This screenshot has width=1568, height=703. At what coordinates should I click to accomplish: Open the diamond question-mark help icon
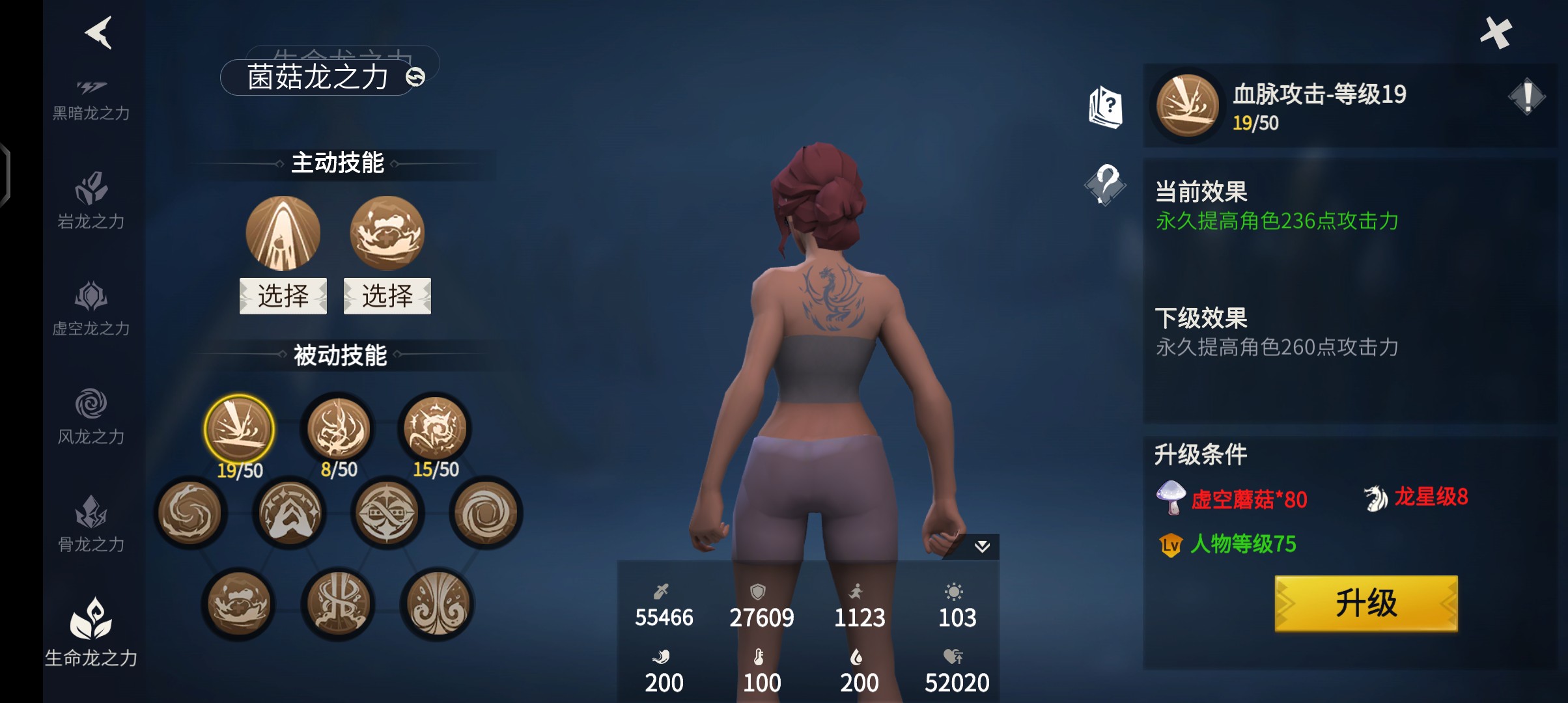[x=1106, y=184]
